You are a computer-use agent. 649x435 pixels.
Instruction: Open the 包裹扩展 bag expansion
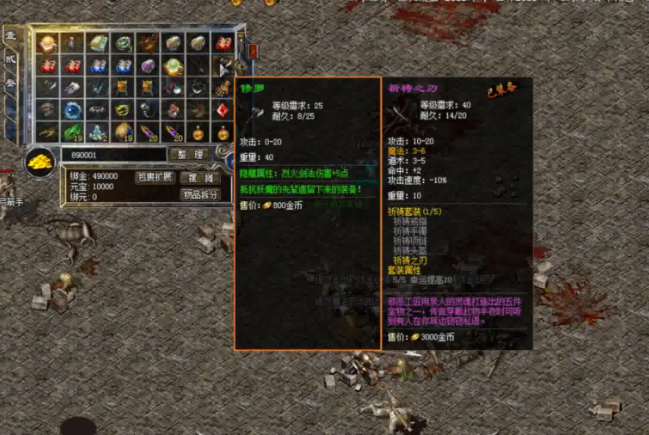click(x=154, y=177)
